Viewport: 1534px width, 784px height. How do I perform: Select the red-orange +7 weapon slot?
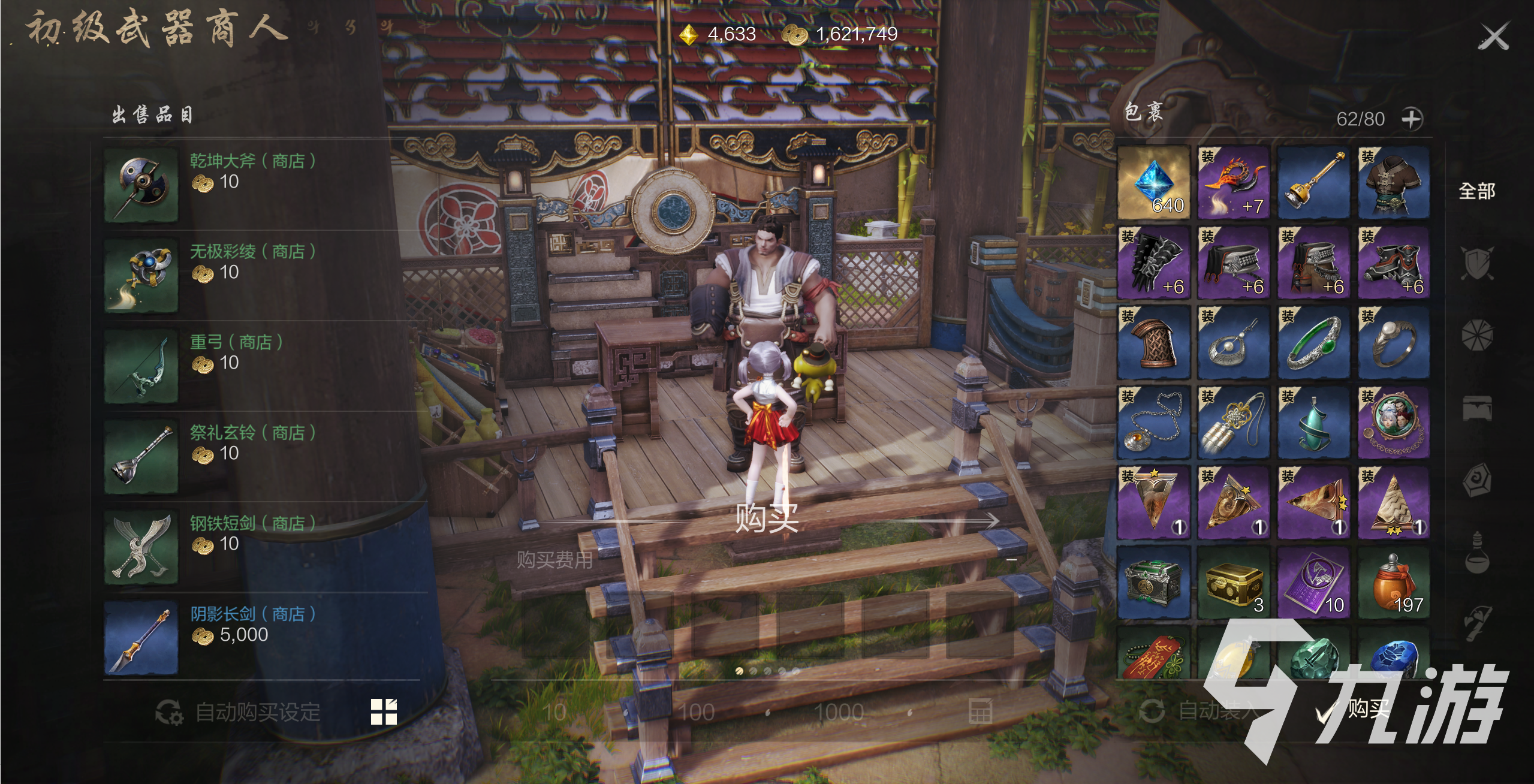[1233, 182]
